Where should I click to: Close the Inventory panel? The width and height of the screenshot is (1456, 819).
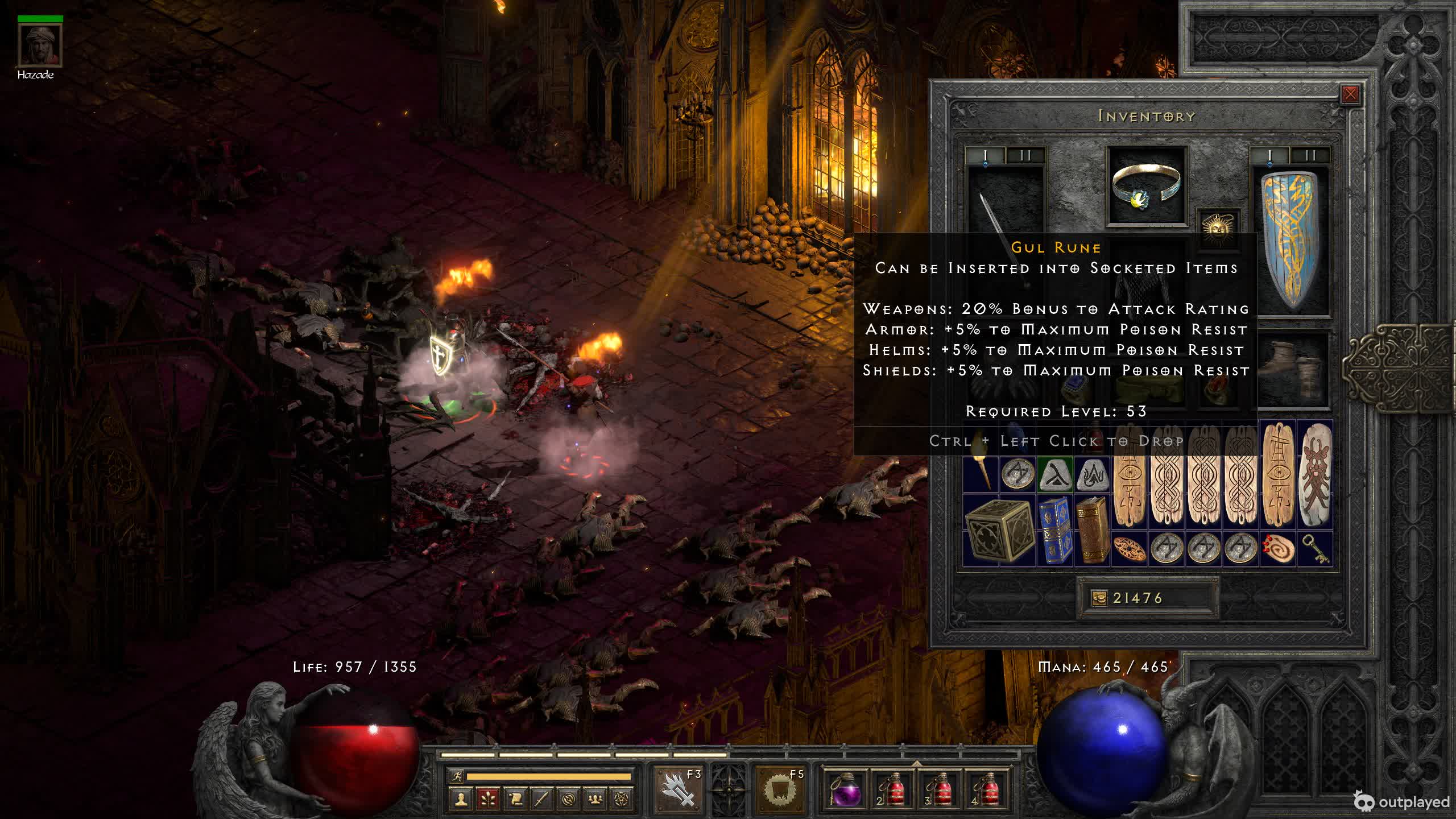pyautogui.click(x=1350, y=94)
